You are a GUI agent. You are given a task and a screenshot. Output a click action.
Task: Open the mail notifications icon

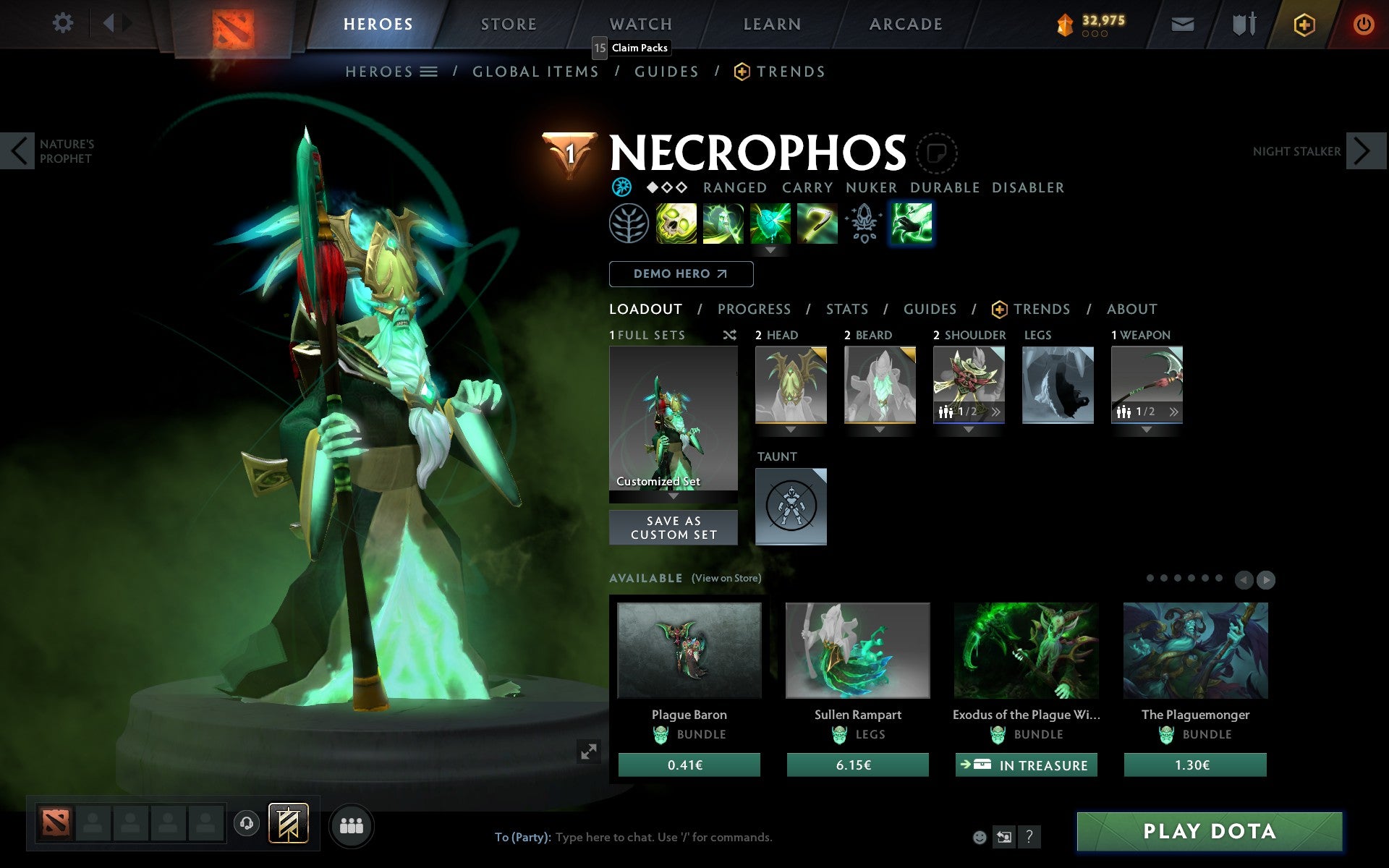1182,24
